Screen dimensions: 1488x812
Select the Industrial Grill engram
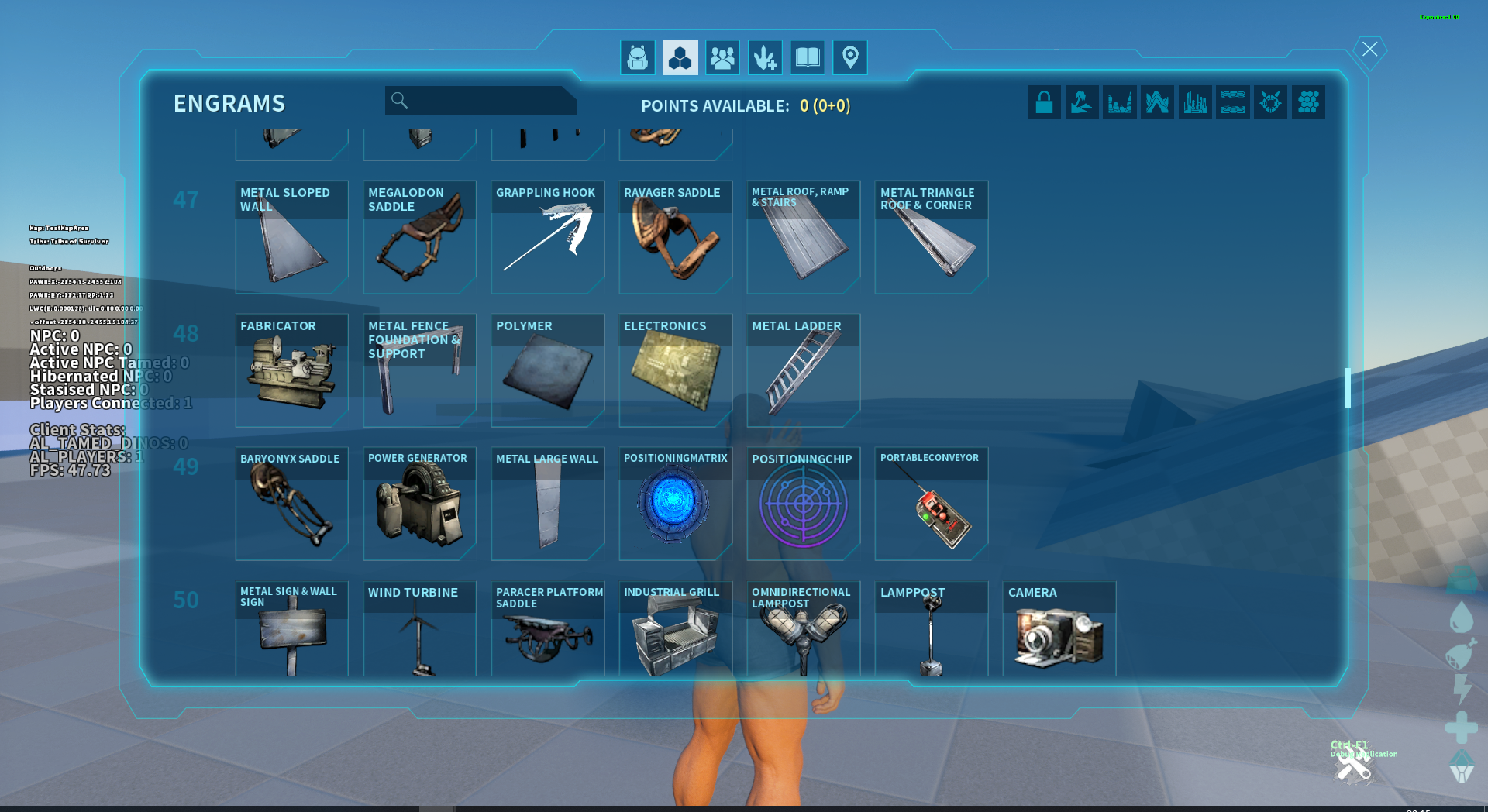tap(675, 629)
